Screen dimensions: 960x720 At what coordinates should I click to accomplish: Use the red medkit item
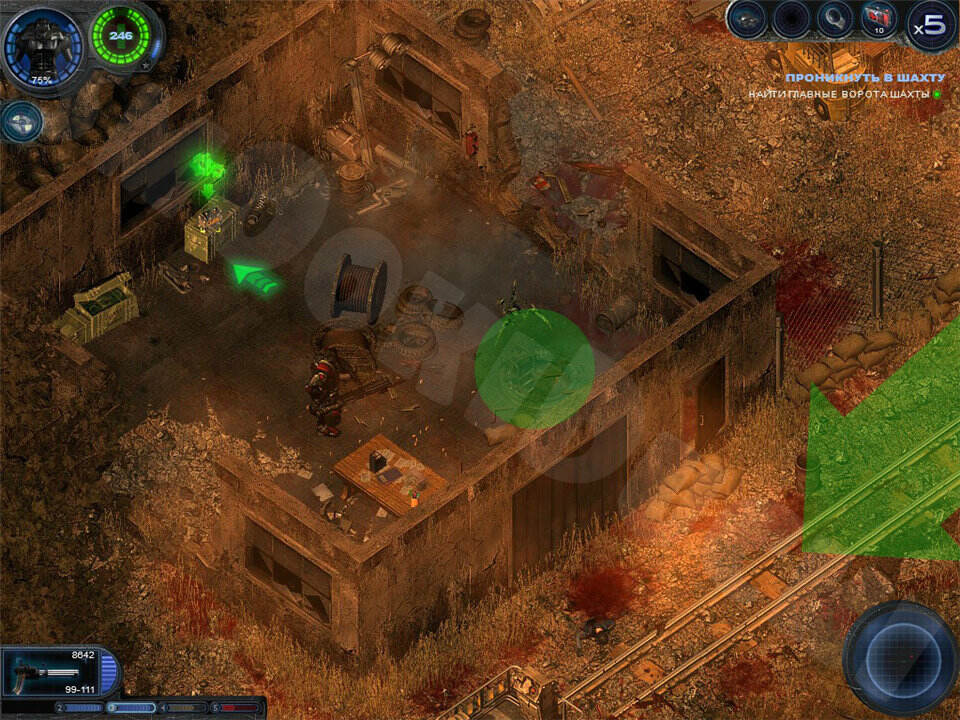tap(879, 19)
